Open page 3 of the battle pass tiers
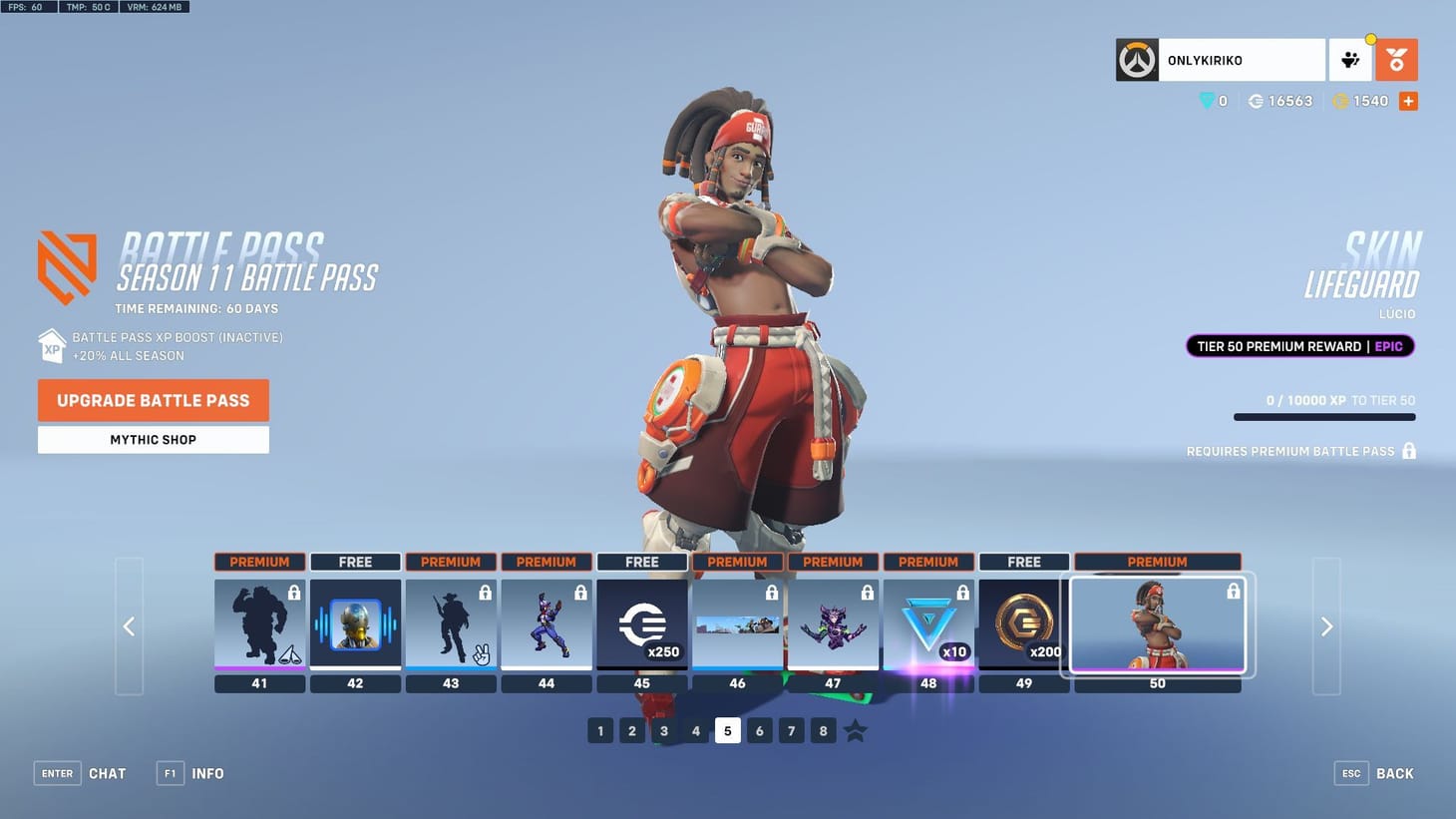1456x819 pixels. click(664, 730)
